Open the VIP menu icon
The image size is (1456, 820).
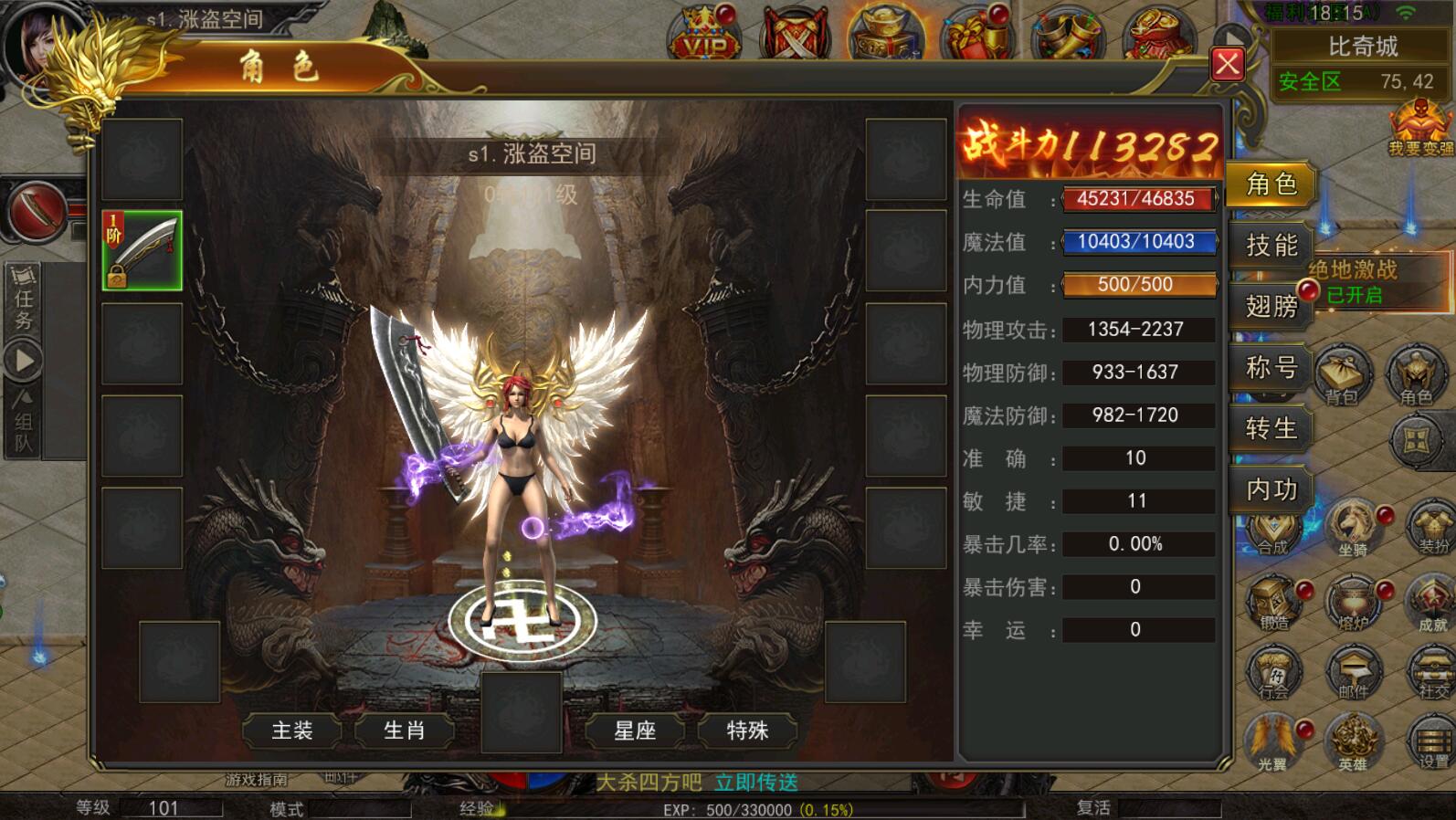pyautogui.click(x=705, y=35)
